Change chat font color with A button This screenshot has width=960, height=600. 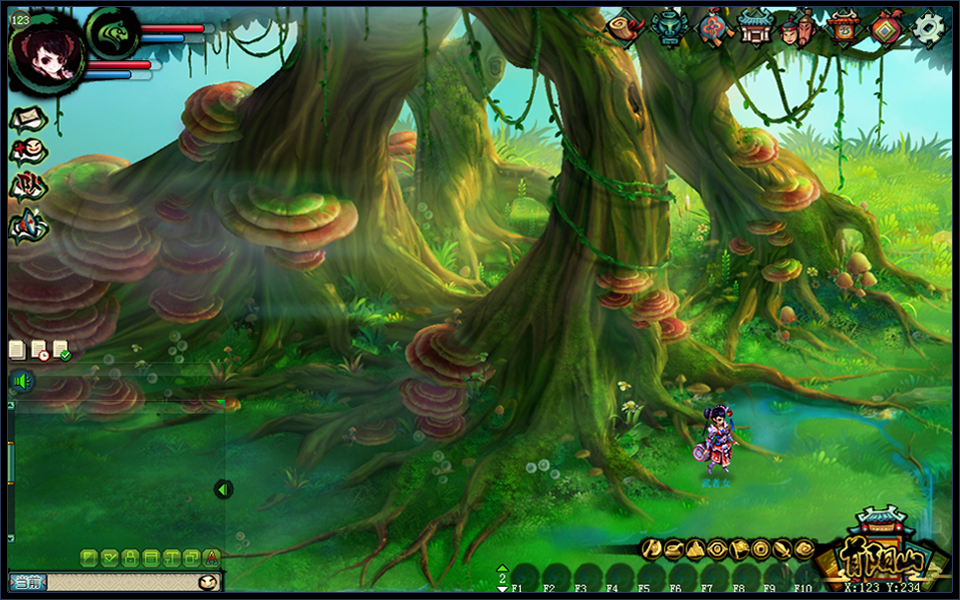pos(211,557)
